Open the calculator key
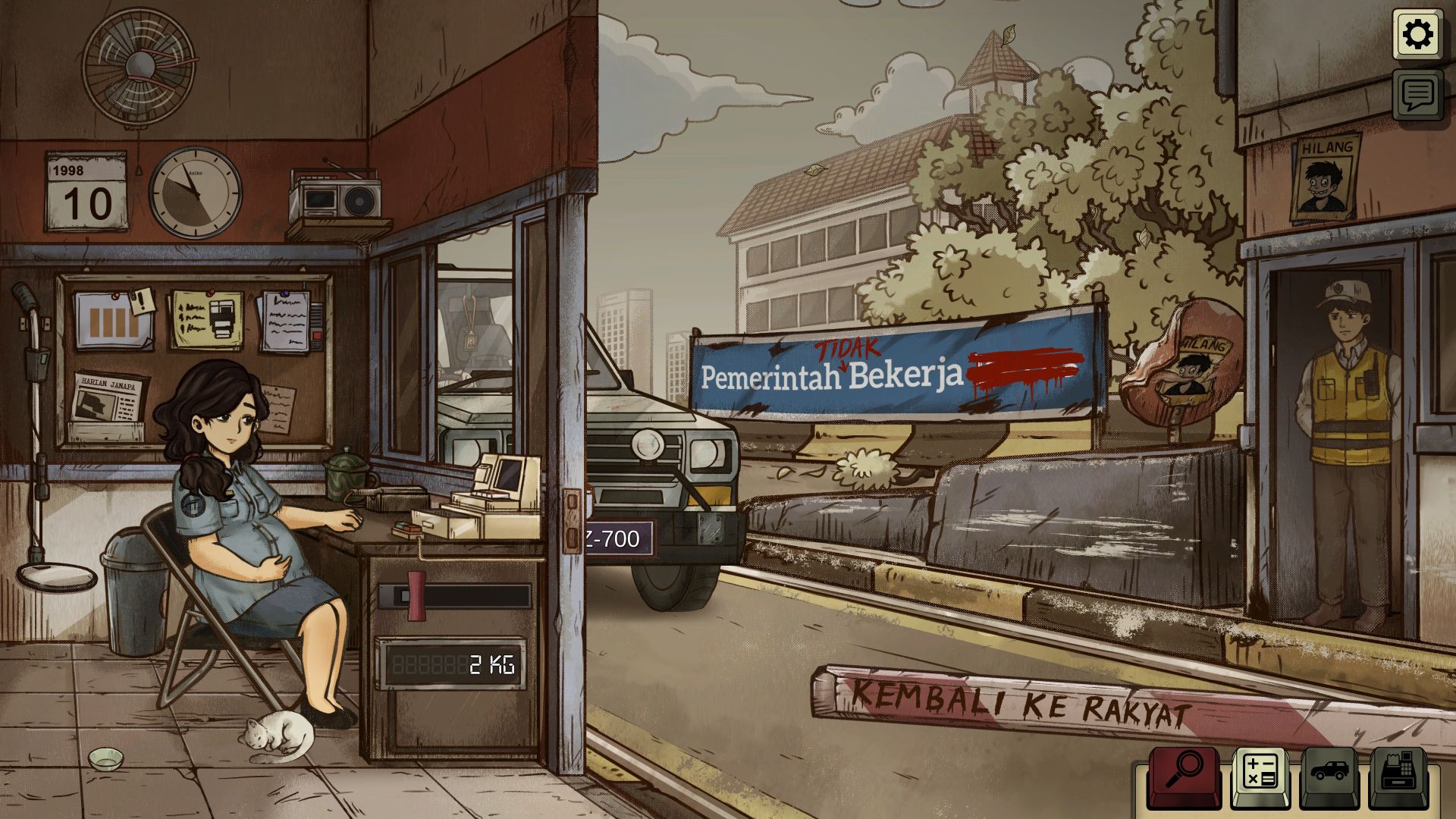This screenshot has width=1456, height=819. coord(1260,773)
